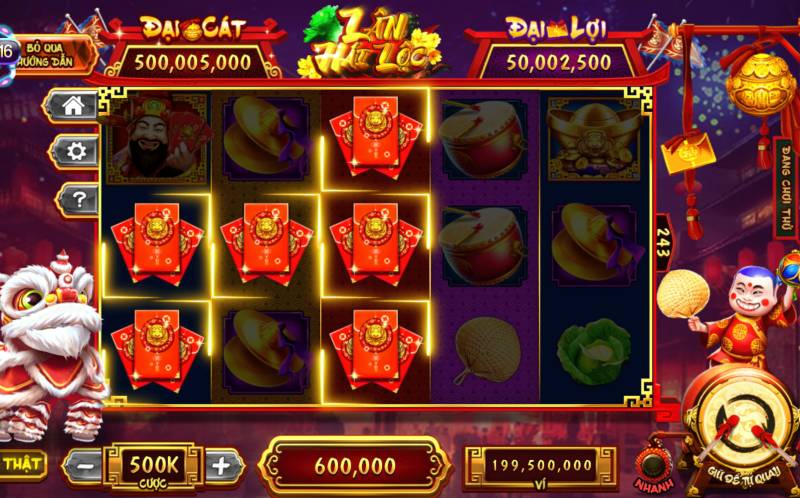Toggle the 'NHANH' fast spin button
The height and width of the screenshot is (498, 800).
(654, 463)
